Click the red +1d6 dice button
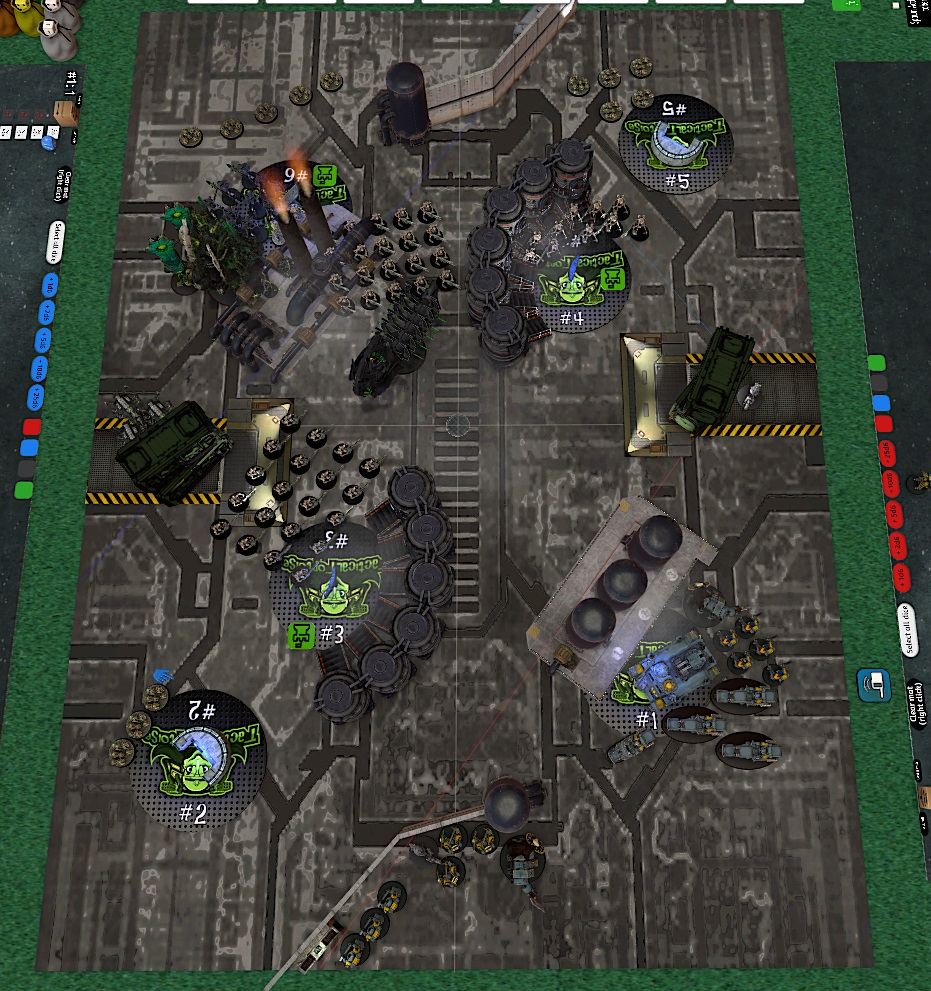This screenshot has width=931, height=991. (900, 574)
